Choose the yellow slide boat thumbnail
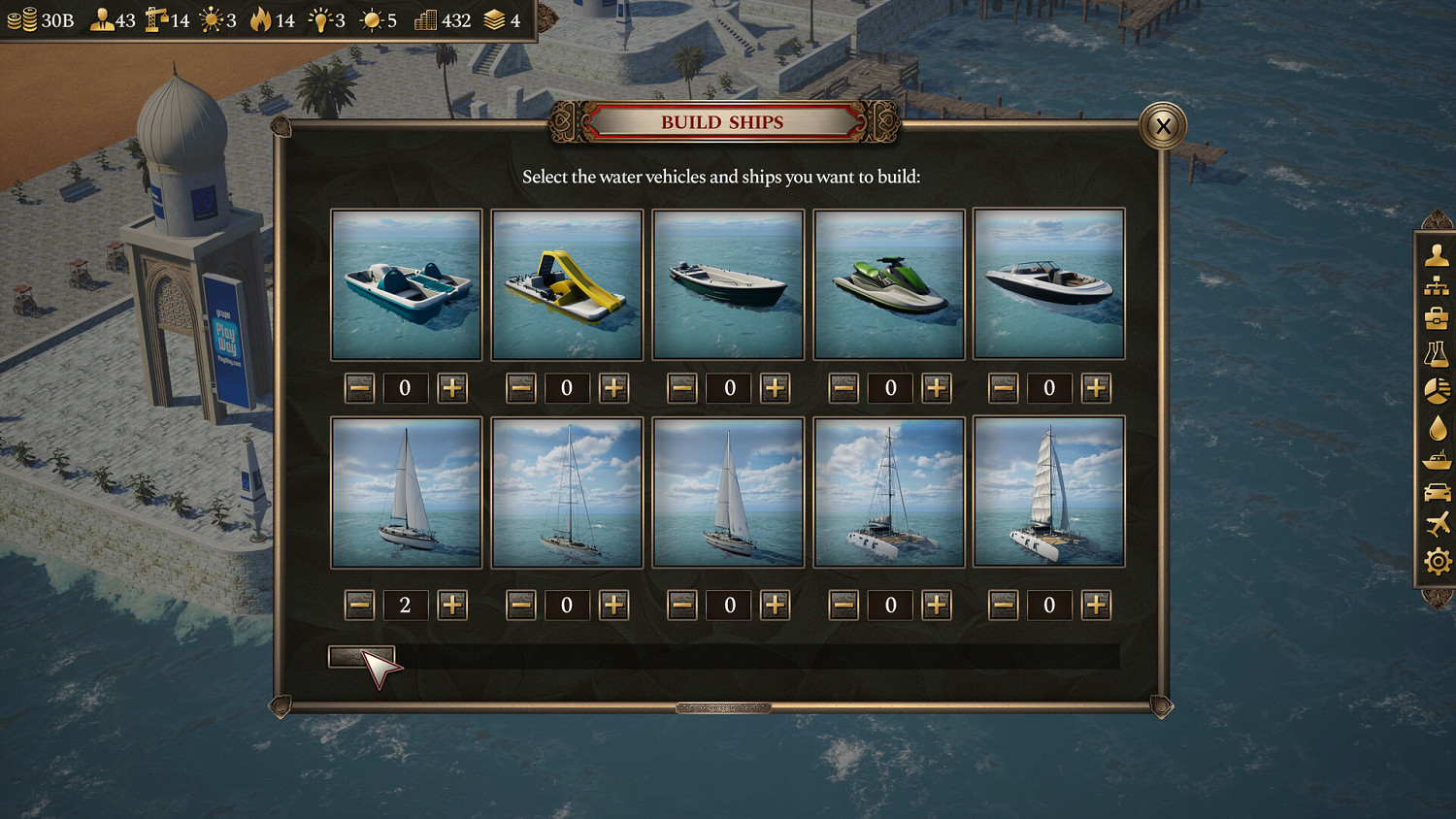Image resolution: width=1456 pixels, height=819 pixels. [567, 284]
